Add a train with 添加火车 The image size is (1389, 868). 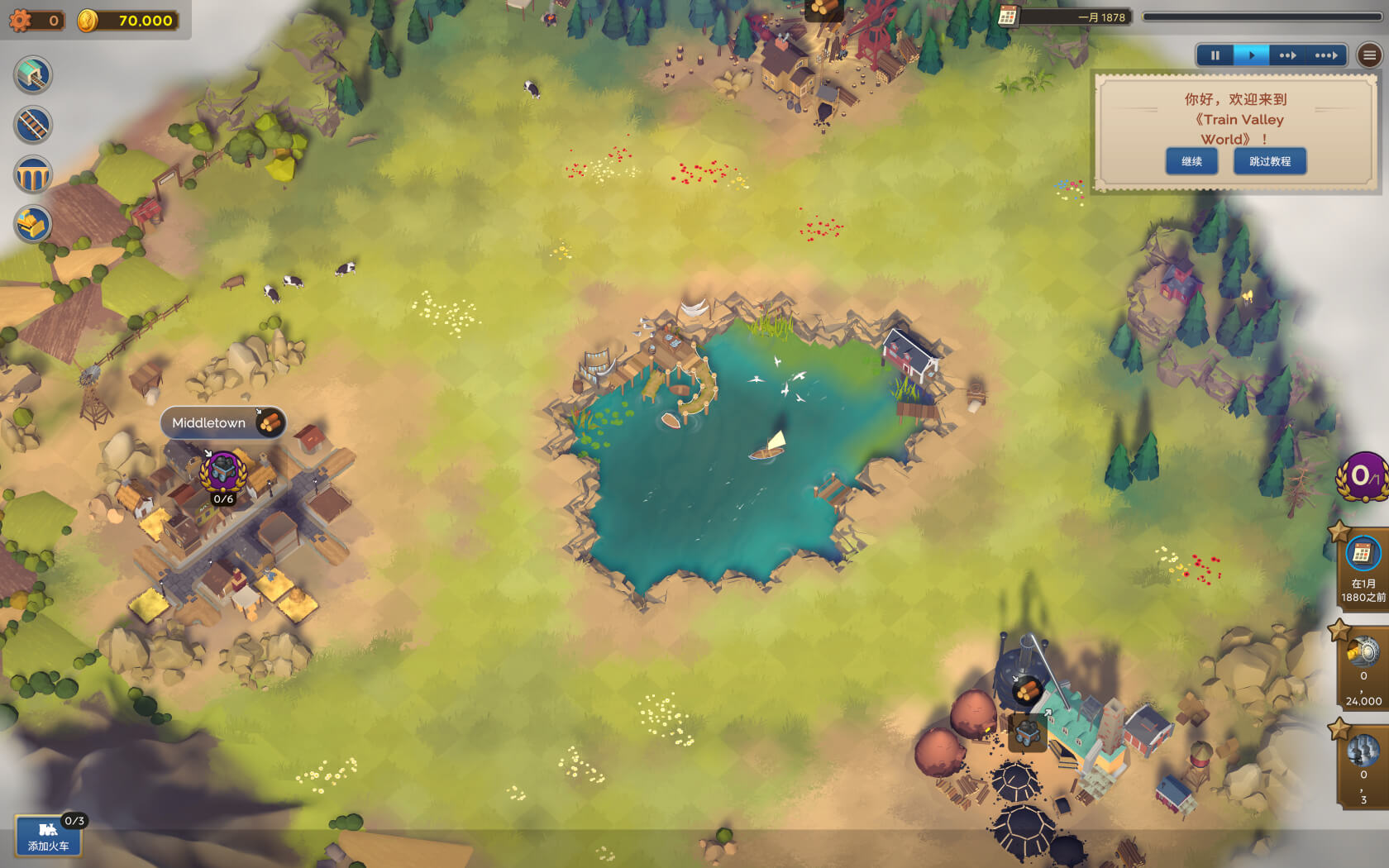click(x=48, y=837)
